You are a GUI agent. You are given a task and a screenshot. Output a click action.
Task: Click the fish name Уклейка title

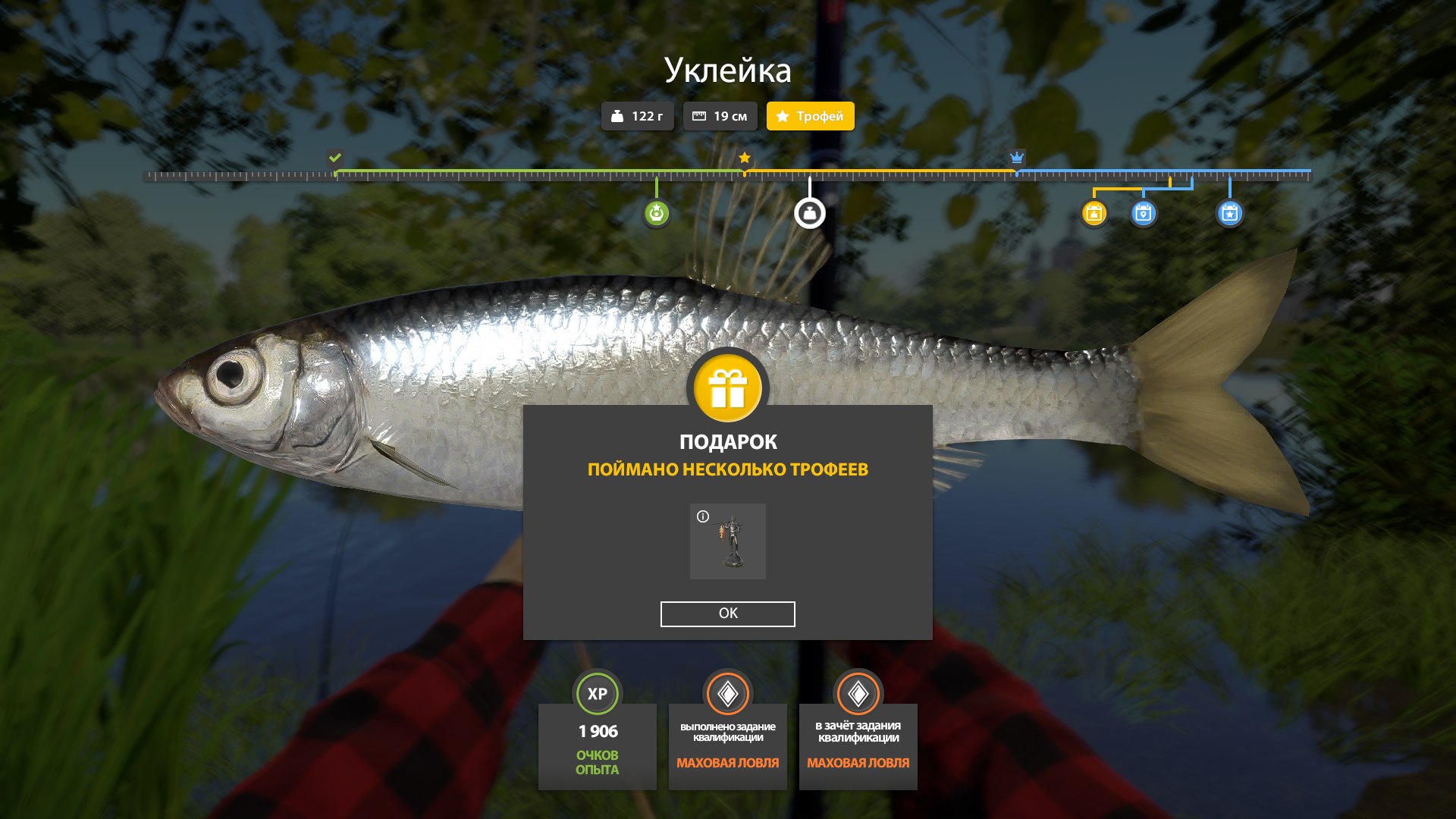(x=727, y=72)
